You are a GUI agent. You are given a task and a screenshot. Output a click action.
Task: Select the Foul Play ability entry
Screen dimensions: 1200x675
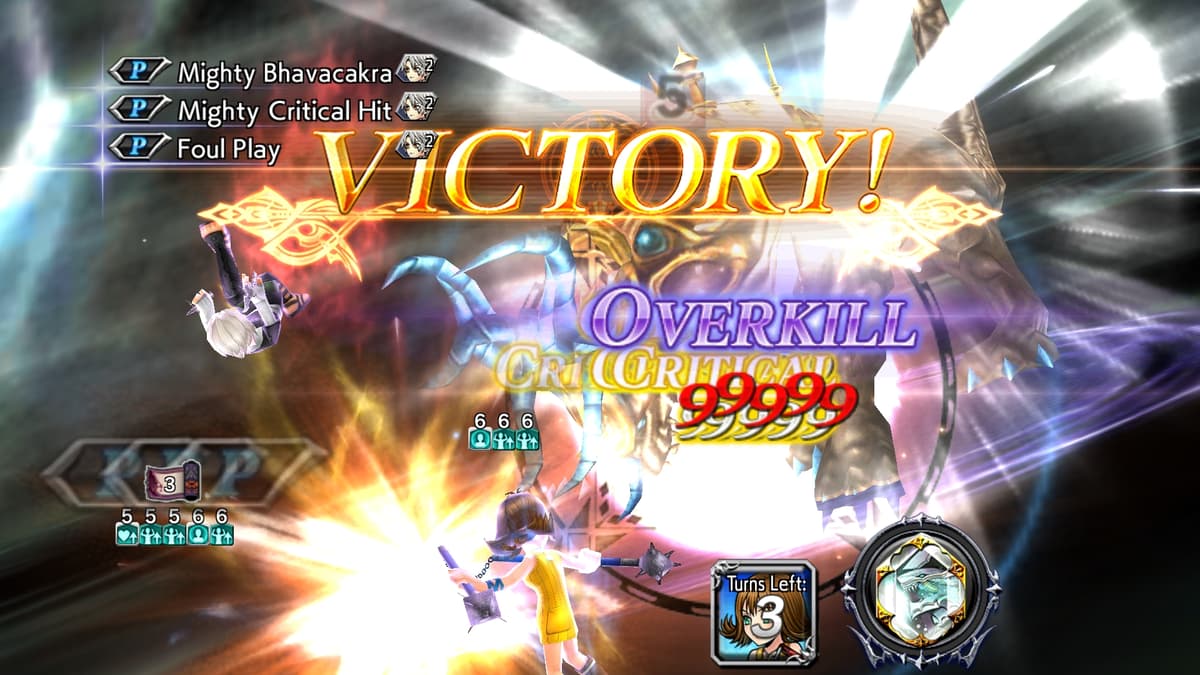tap(229, 148)
